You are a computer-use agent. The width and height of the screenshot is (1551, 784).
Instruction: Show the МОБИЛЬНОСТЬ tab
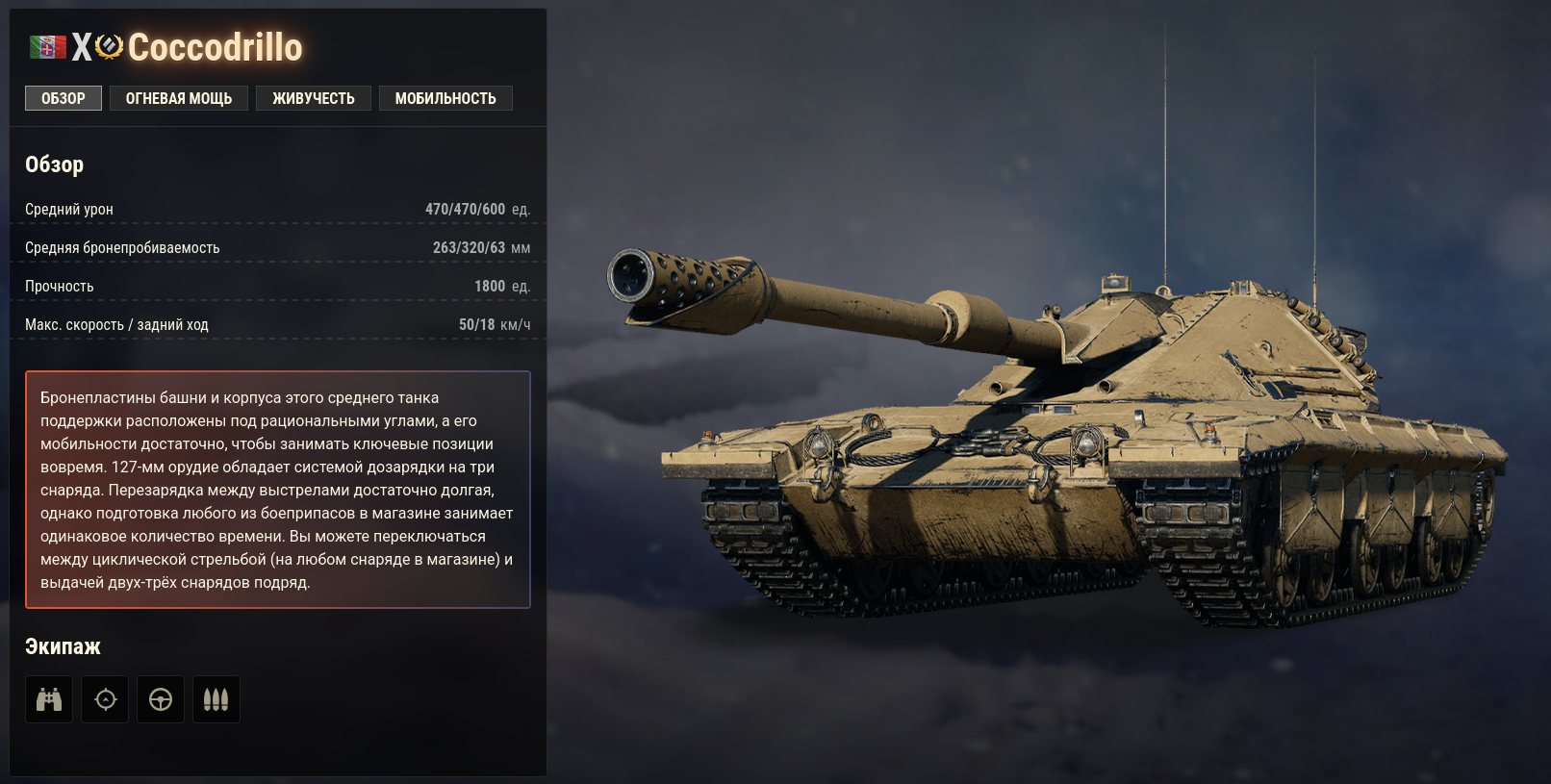(x=445, y=98)
